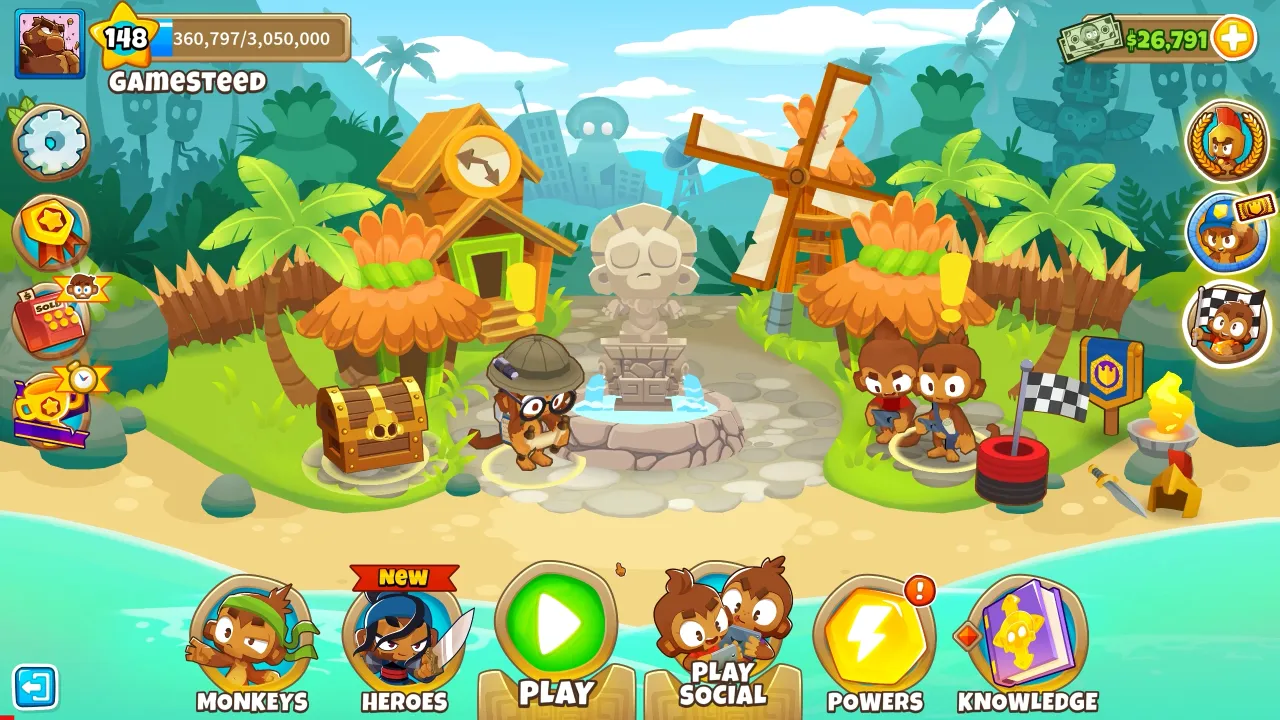Select the Gamesteed player avatar portrait
The width and height of the screenshot is (1280, 720).
coord(47,41)
